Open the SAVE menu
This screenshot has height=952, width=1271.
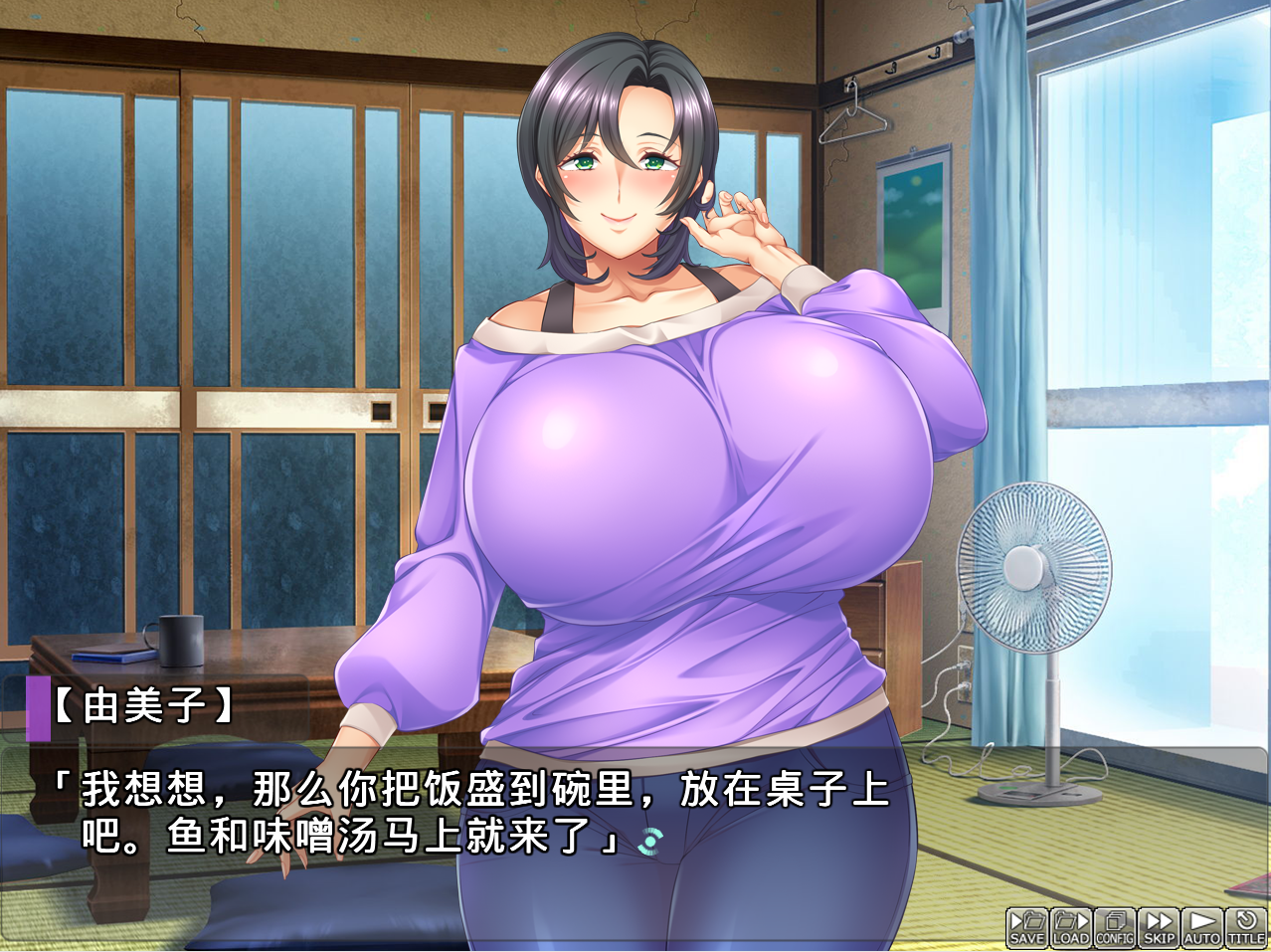[1027, 927]
